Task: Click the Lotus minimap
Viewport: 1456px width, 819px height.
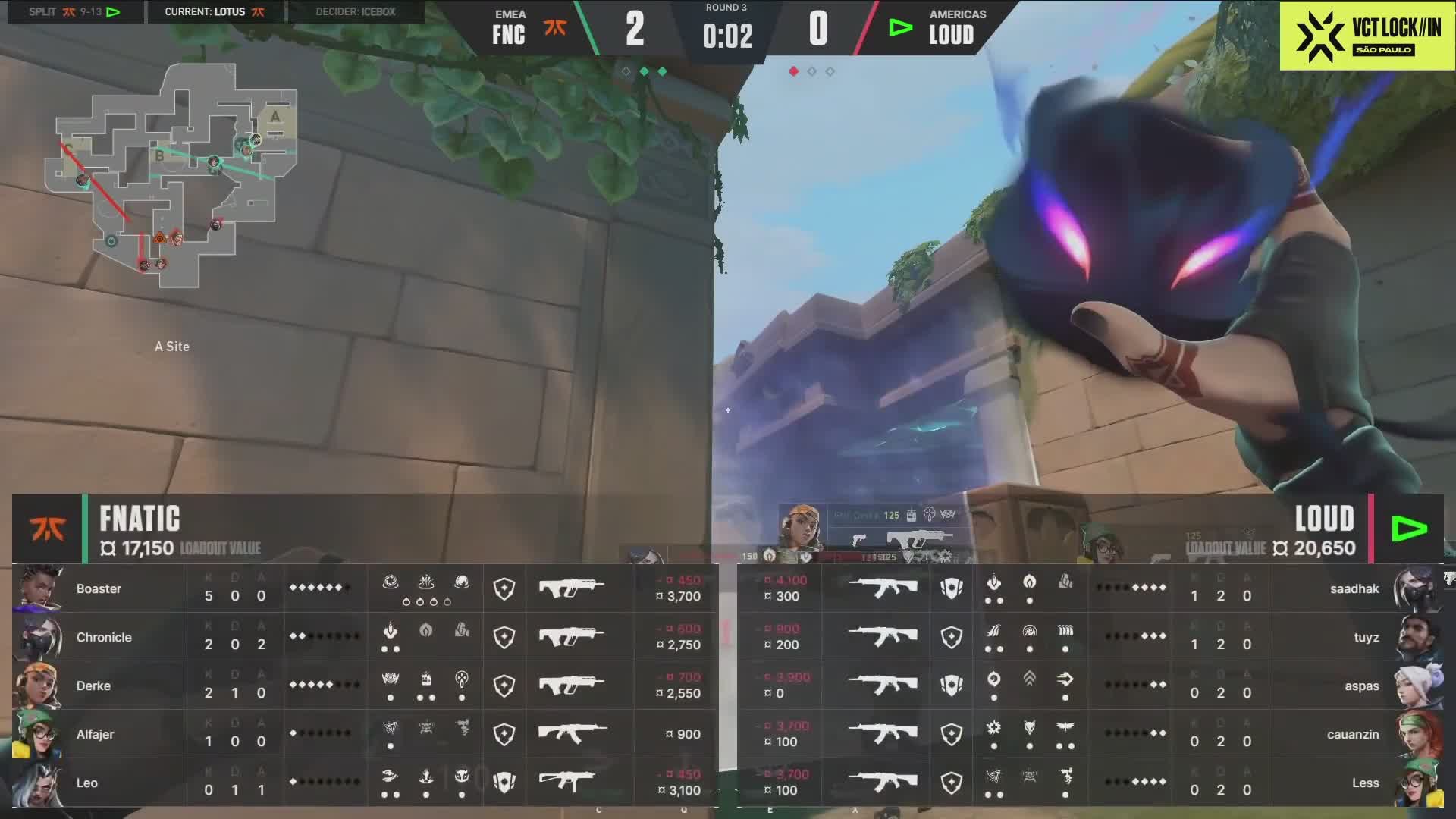Action: [173, 176]
